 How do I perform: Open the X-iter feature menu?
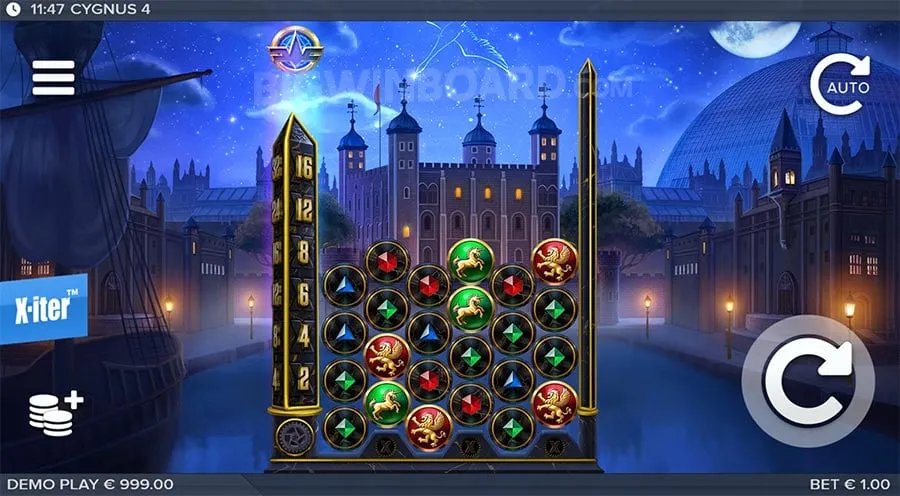point(43,308)
